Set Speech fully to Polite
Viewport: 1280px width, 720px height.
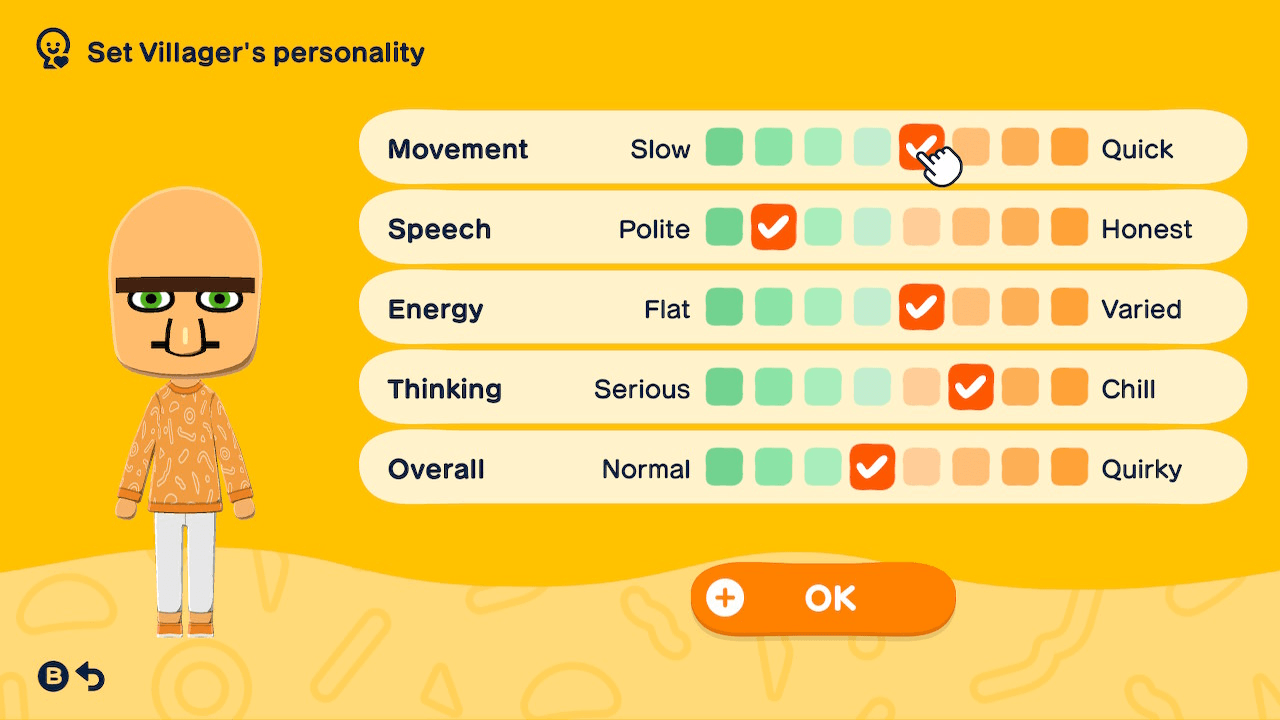coord(724,227)
